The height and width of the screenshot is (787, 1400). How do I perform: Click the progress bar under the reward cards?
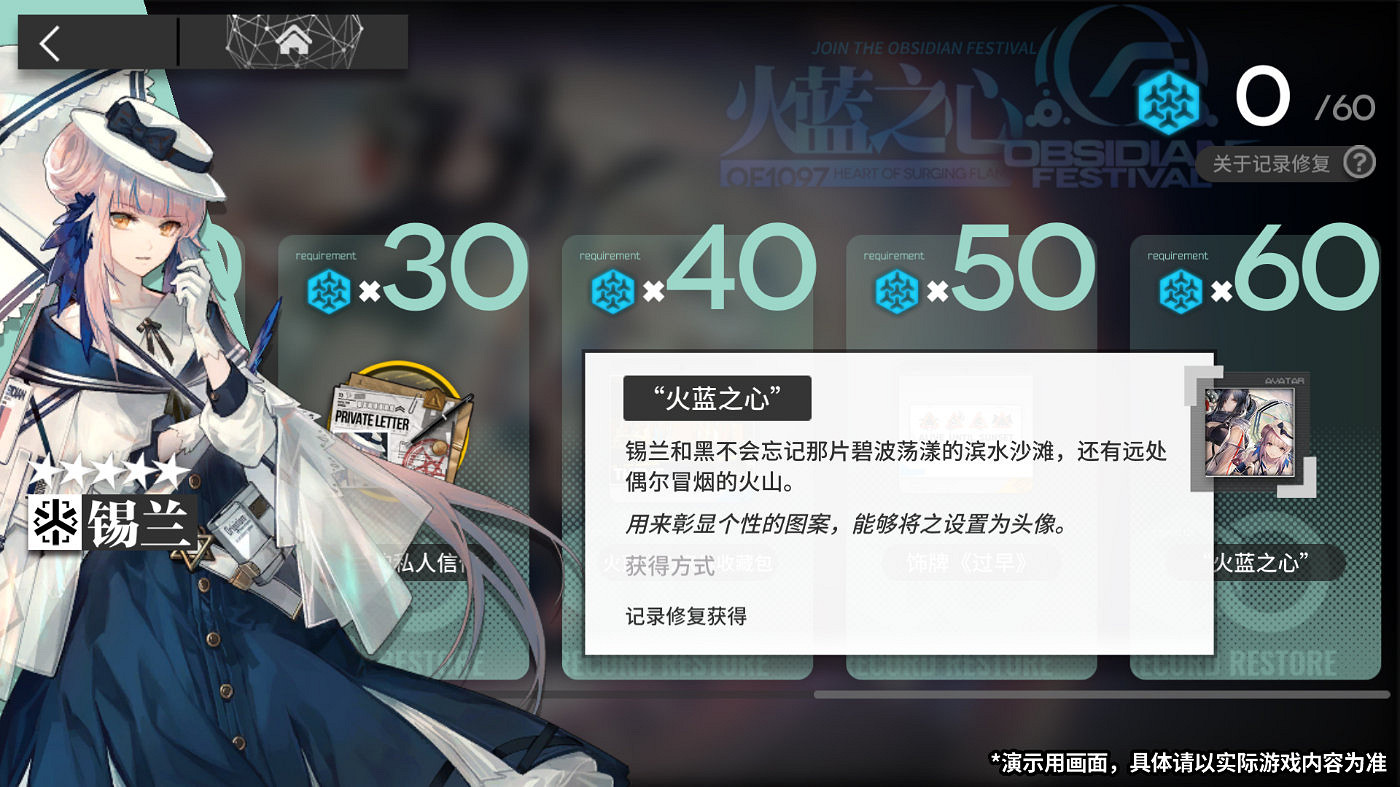click(x=1100, y=694)
